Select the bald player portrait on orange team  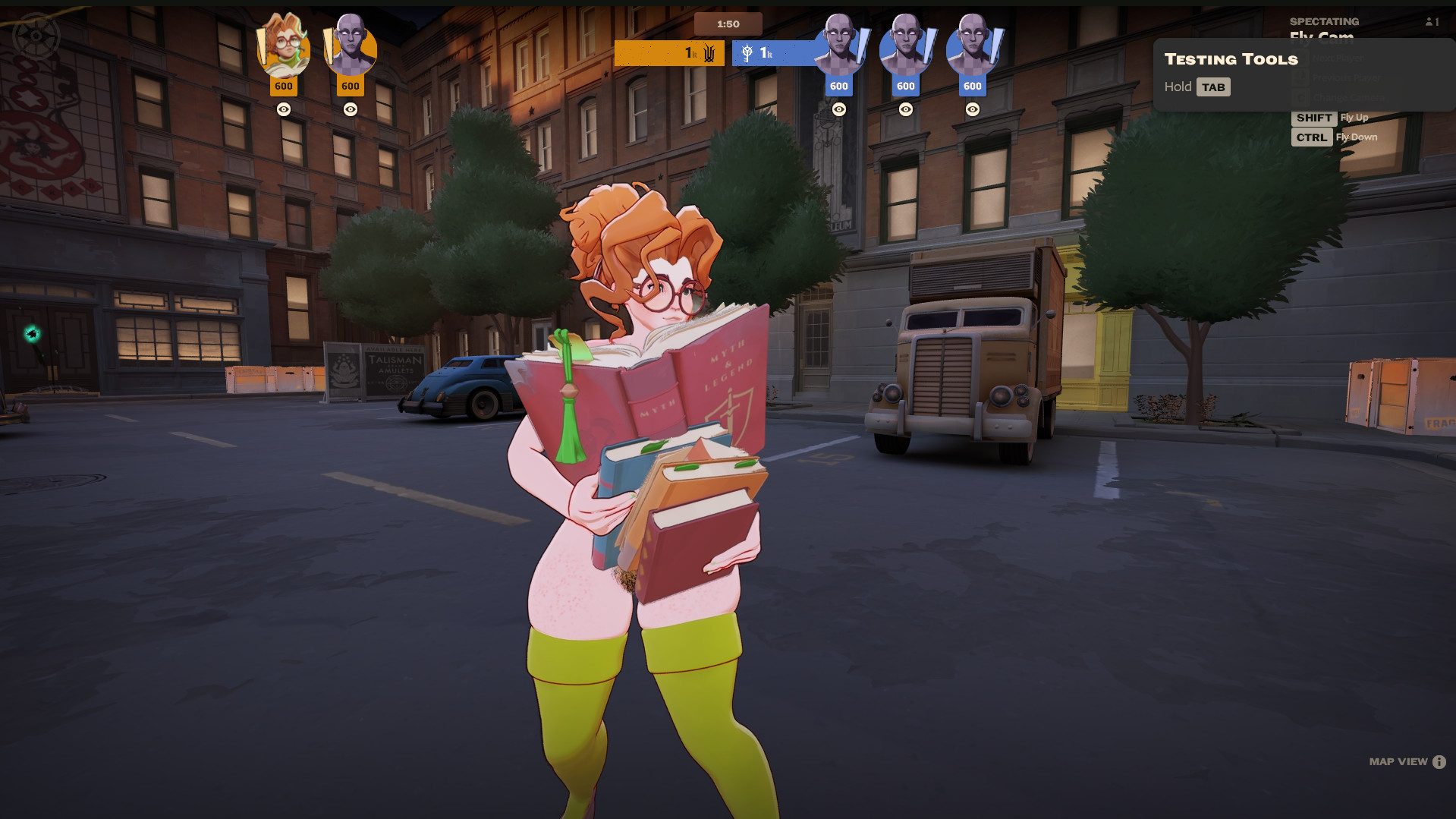click(x=351, y=47)
